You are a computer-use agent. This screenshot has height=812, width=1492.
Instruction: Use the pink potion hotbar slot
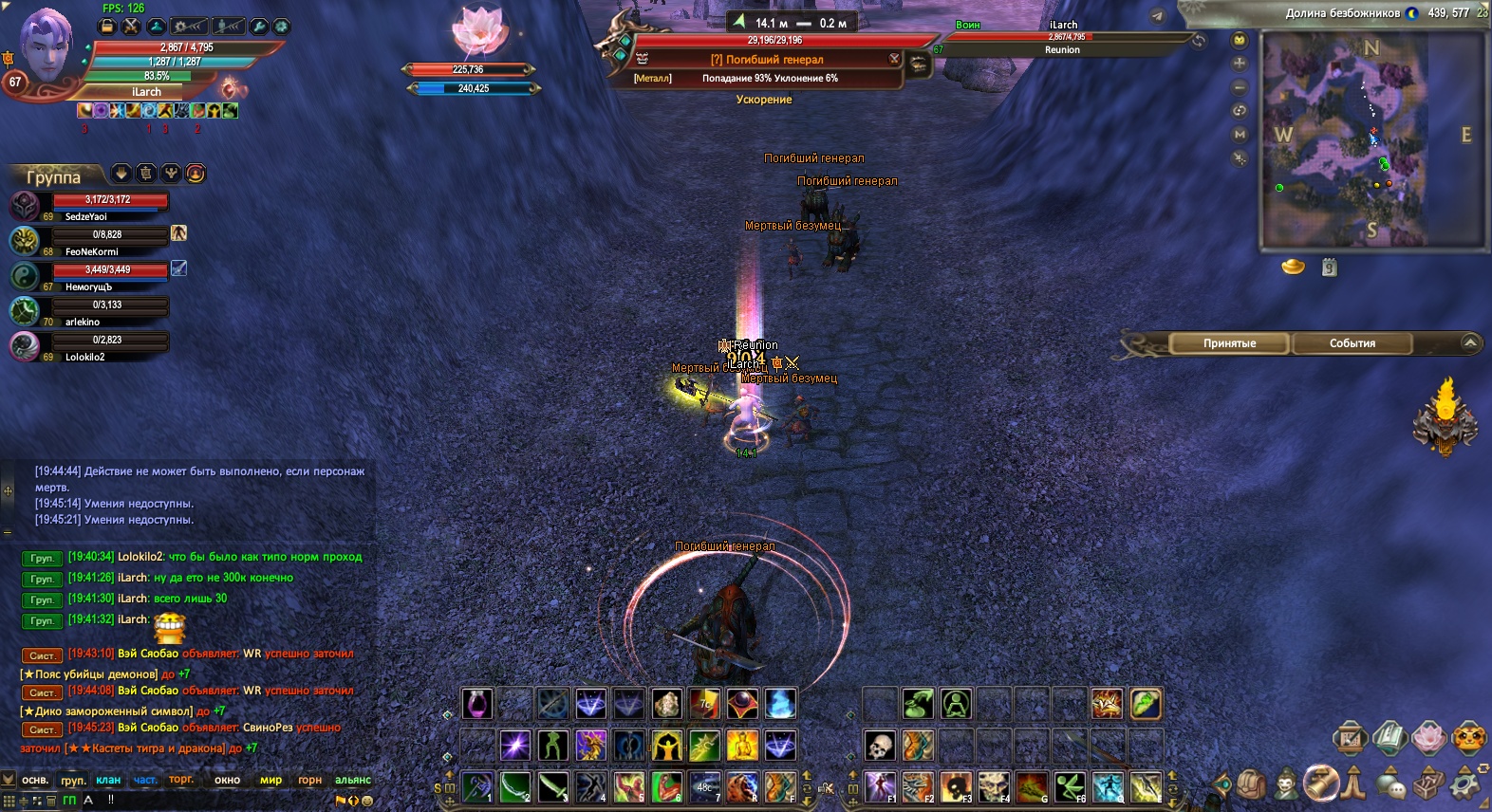point(477,704)
